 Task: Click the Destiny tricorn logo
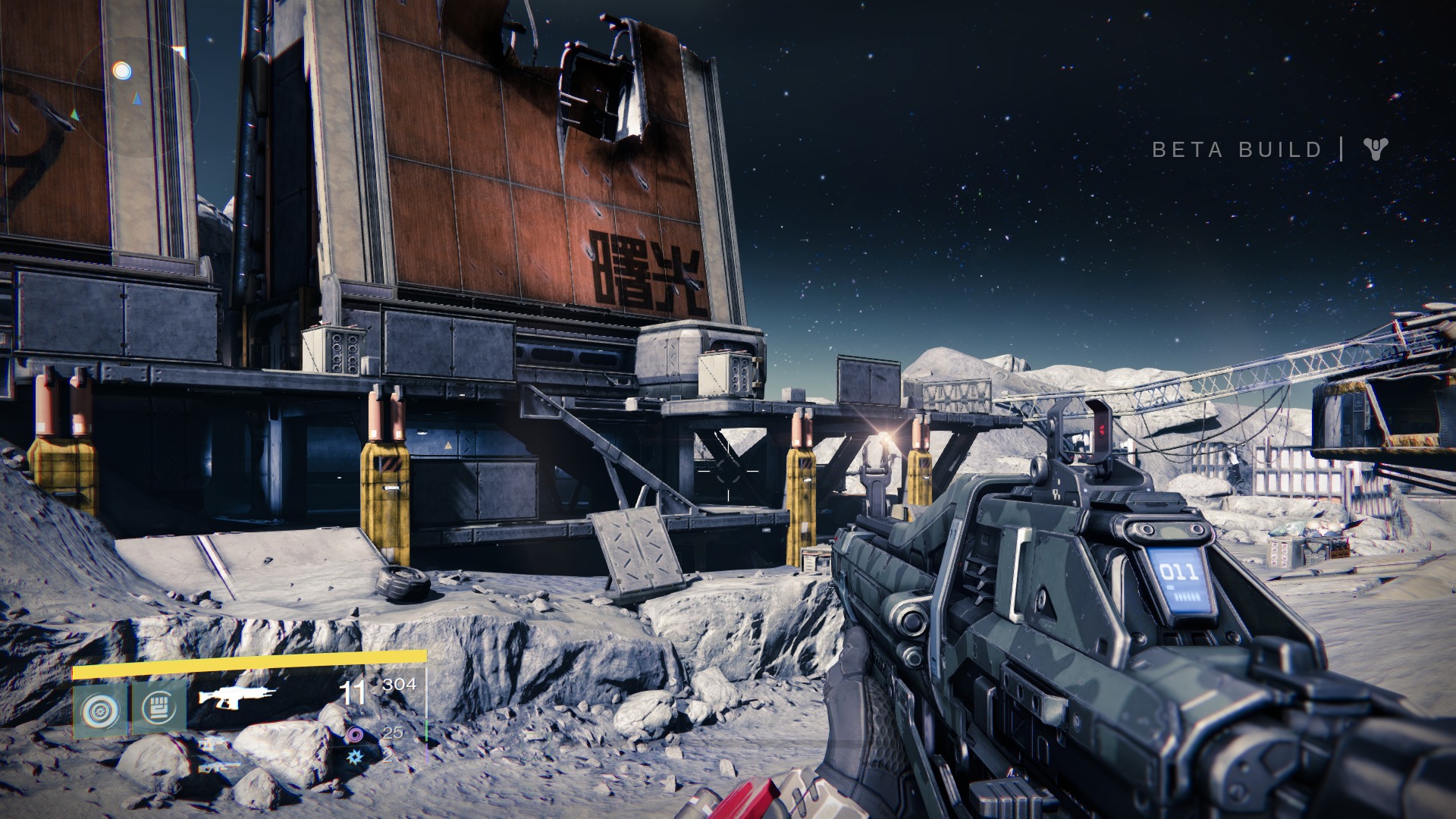(1375, 149)
